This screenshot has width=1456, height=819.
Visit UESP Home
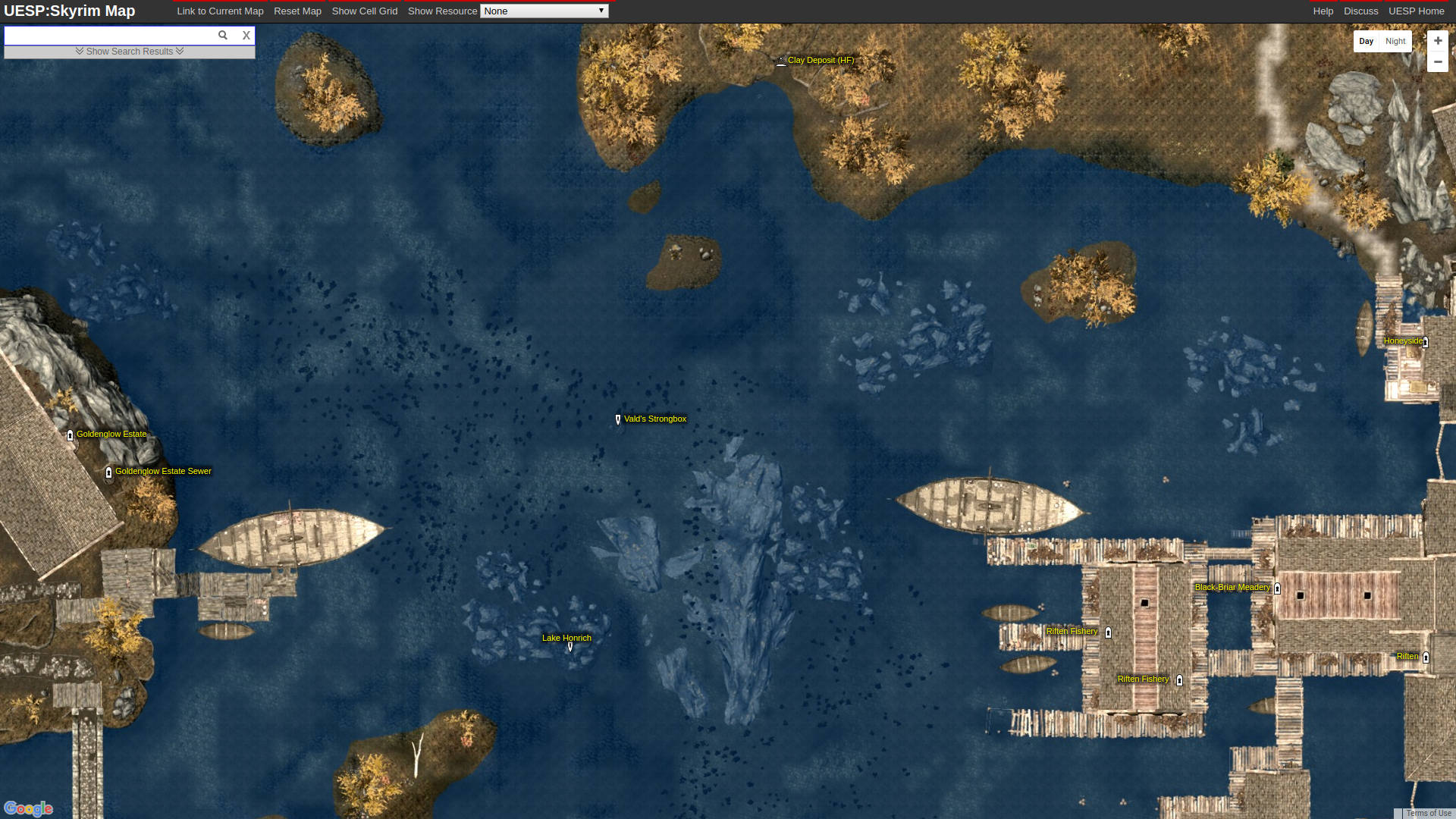pos(1417,11)
